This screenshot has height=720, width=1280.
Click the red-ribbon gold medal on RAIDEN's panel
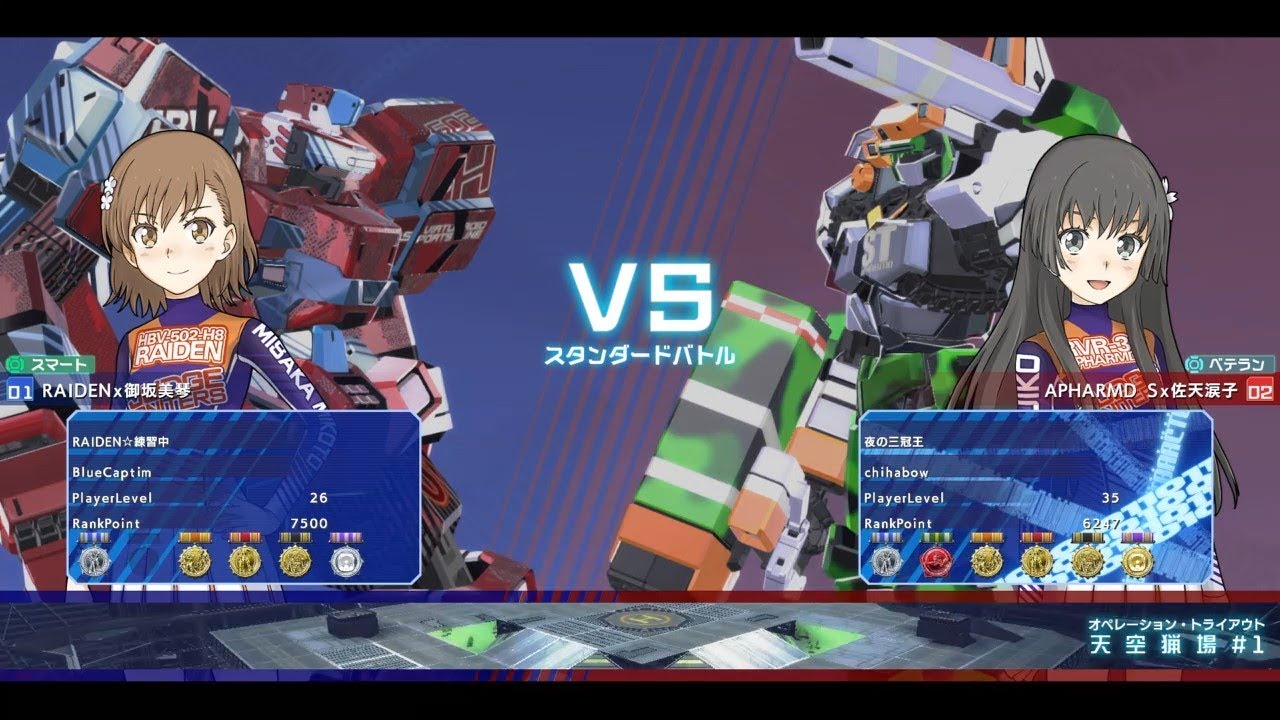tap(243, 560)
